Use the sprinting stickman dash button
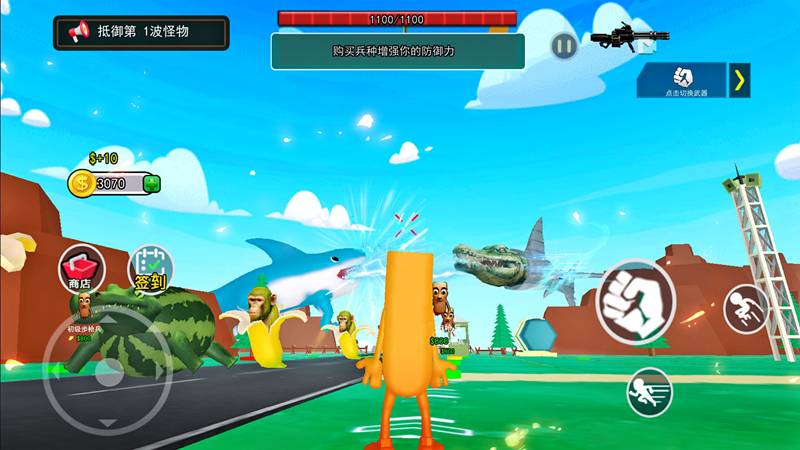 pos(649,391)
